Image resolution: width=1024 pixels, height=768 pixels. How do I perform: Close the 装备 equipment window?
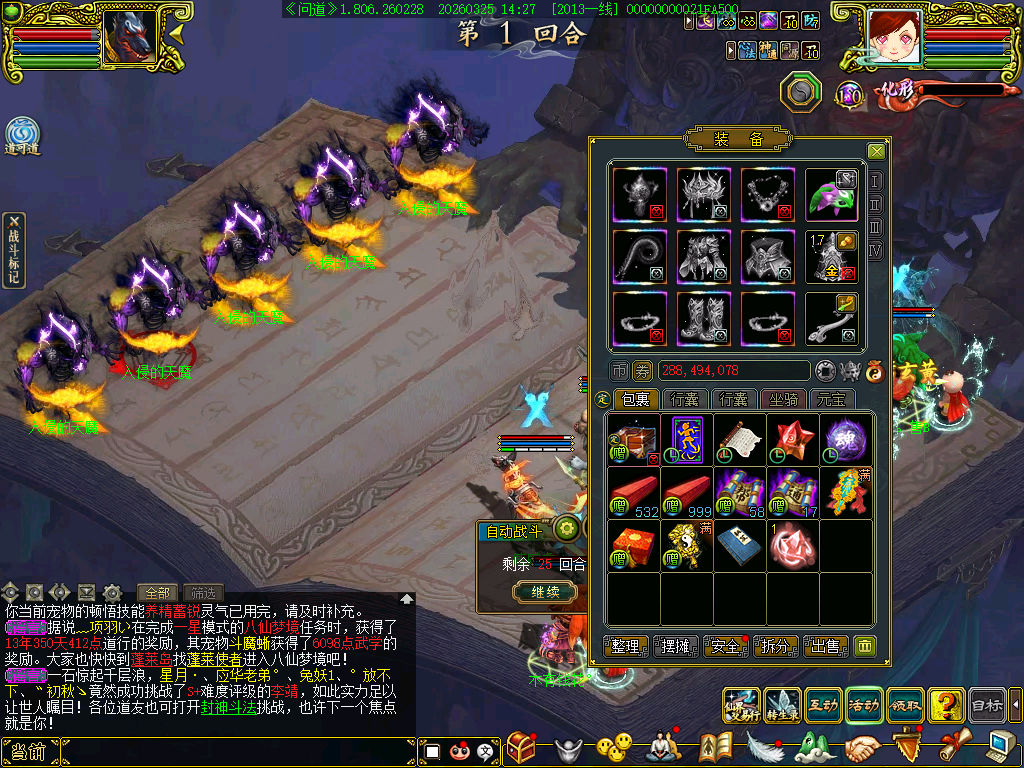click(876, 151)
